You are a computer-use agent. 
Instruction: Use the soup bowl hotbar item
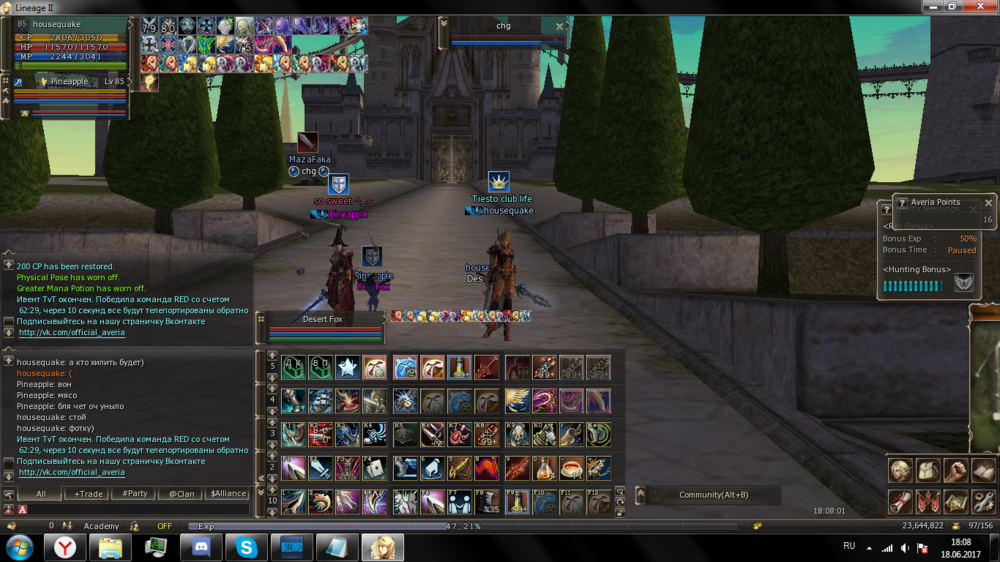pos(572,467)
